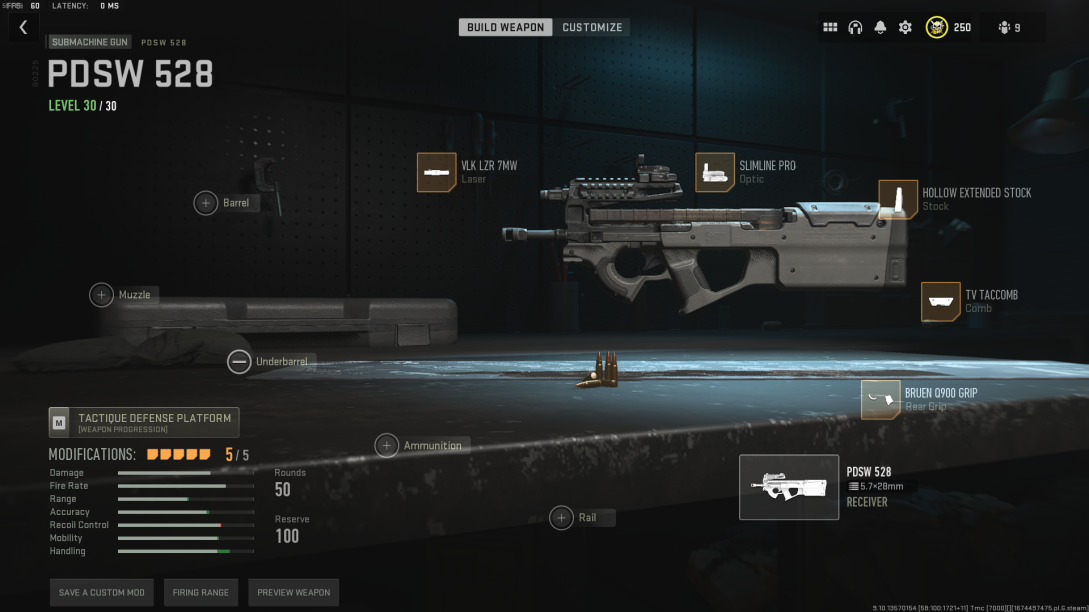Go back using the arrow button
The width and height of the screenshot is (1089, 612).
24,28
